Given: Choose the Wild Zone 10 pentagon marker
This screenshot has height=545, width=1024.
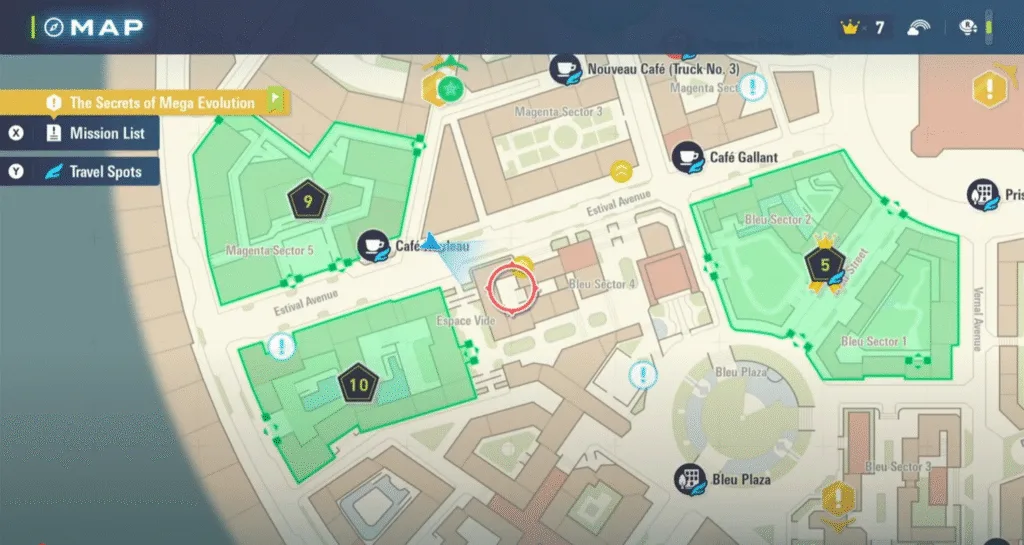Looking at the screenshot, I should point(359,382).
